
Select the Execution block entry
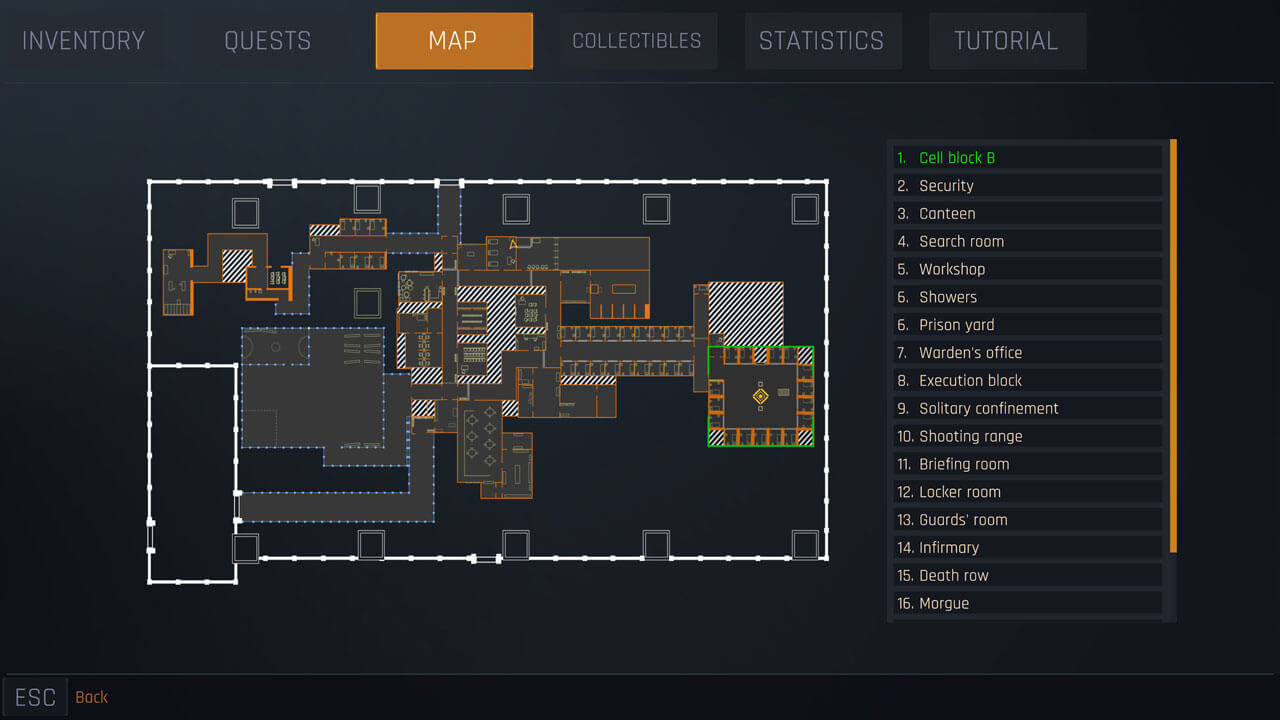click(1027, 380)
